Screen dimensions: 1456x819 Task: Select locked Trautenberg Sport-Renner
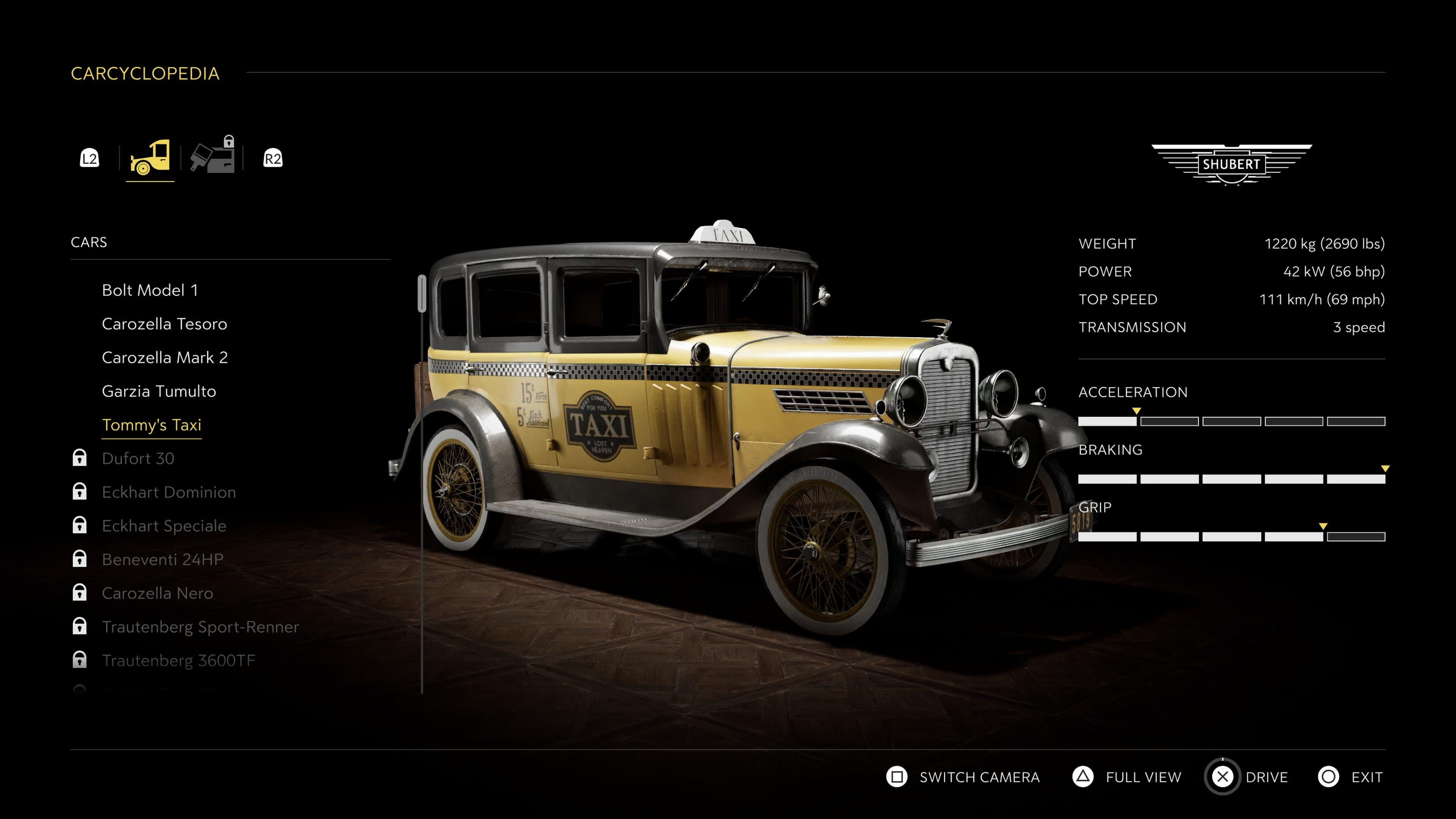(200, 627)
